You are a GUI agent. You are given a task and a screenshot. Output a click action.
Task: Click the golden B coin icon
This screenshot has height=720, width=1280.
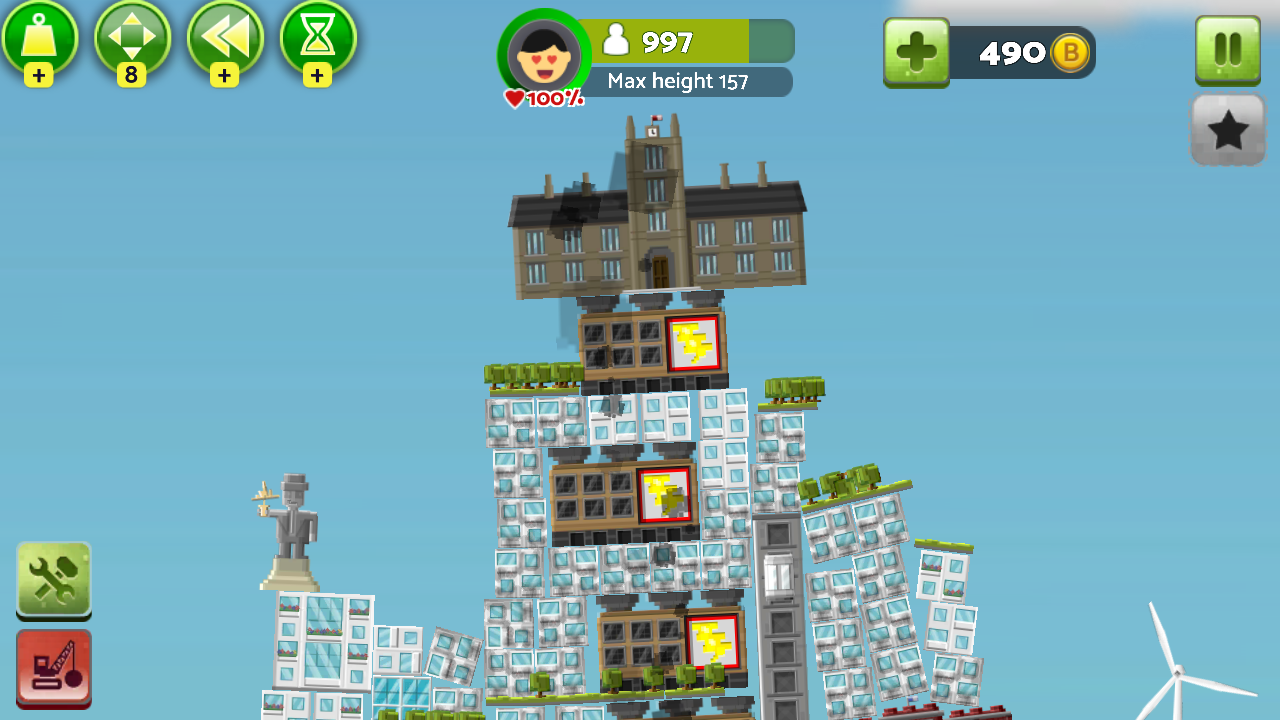point(1069,52)
